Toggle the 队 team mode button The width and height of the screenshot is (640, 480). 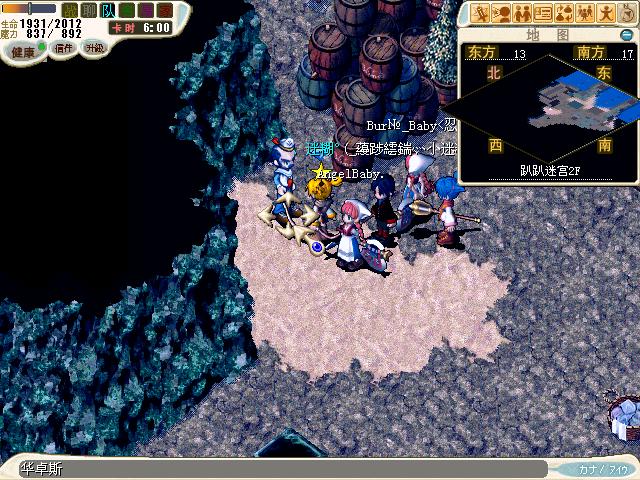(106, 10)
